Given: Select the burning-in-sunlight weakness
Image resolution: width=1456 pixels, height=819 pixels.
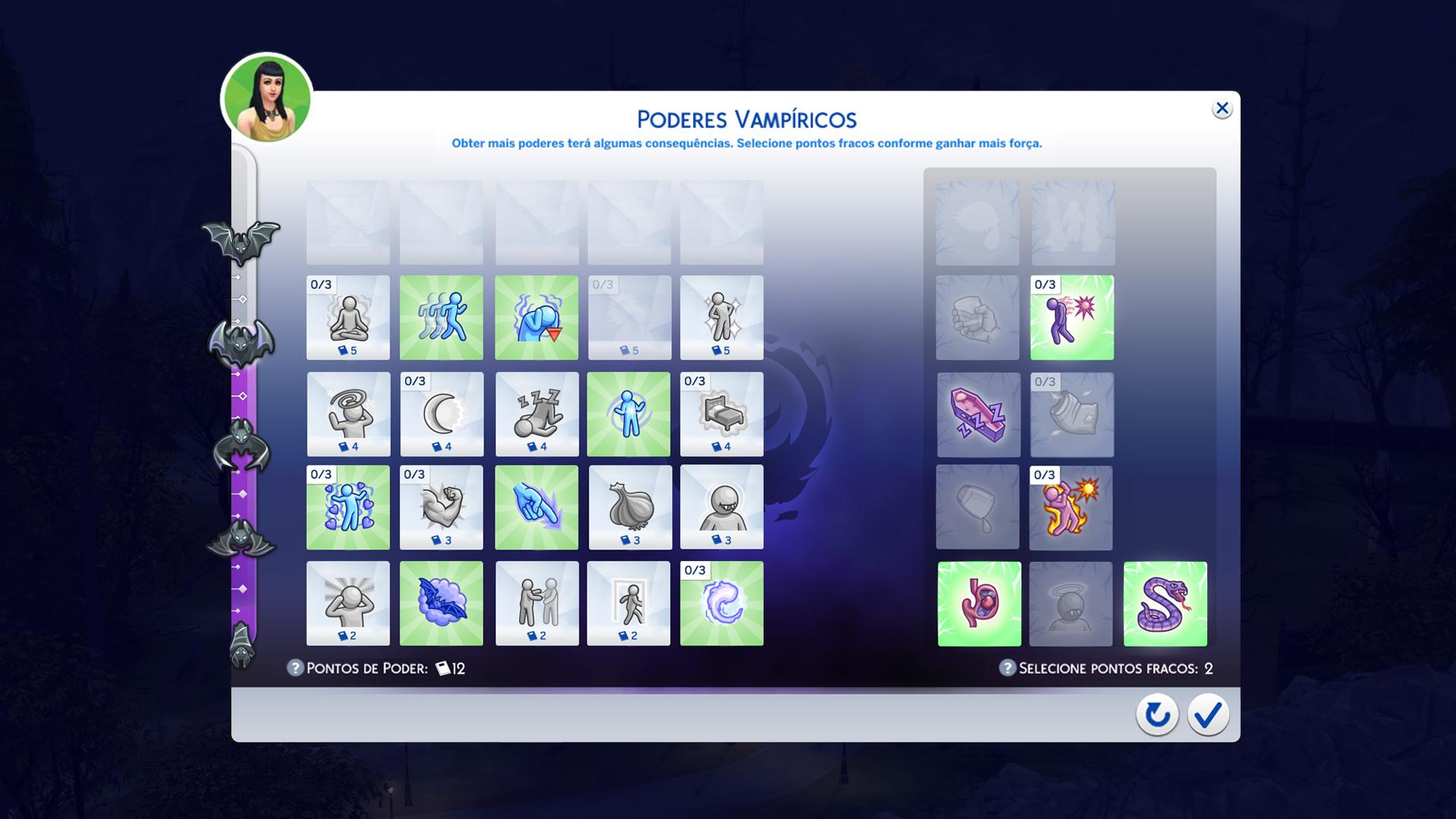Looking at the screenshot, I should pyautogui.click(x=1072, y=508).
